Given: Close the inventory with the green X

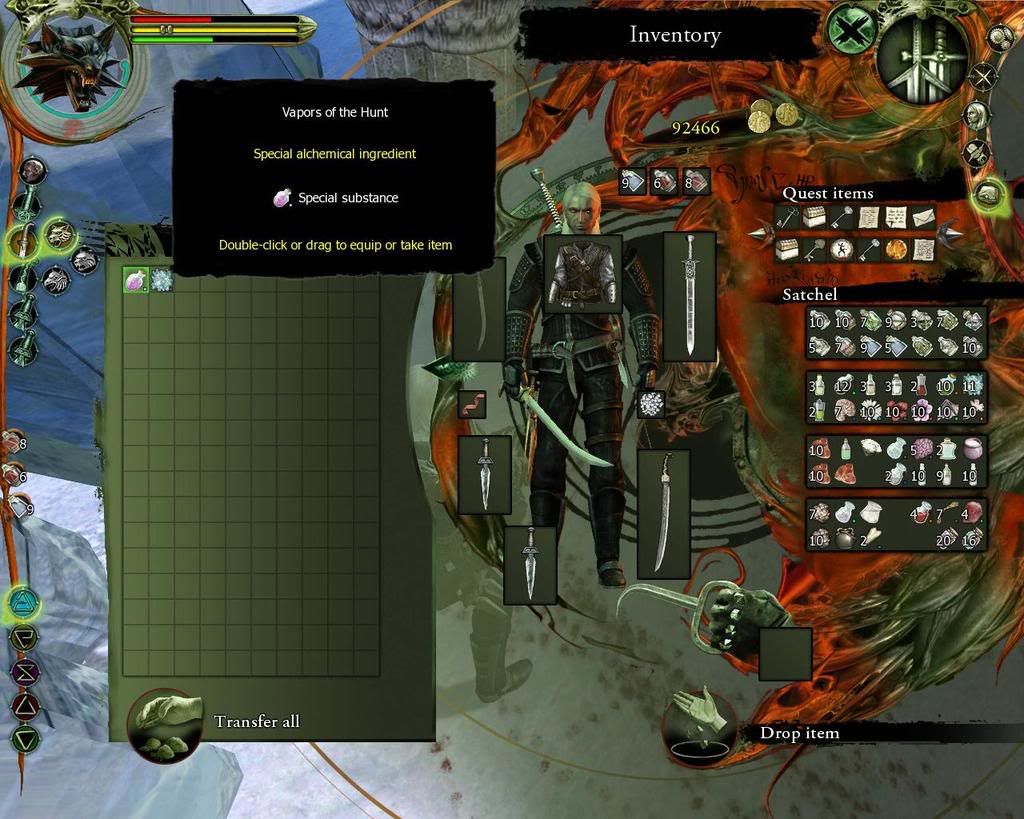Looking at the screenshot, I should (851, 32).
